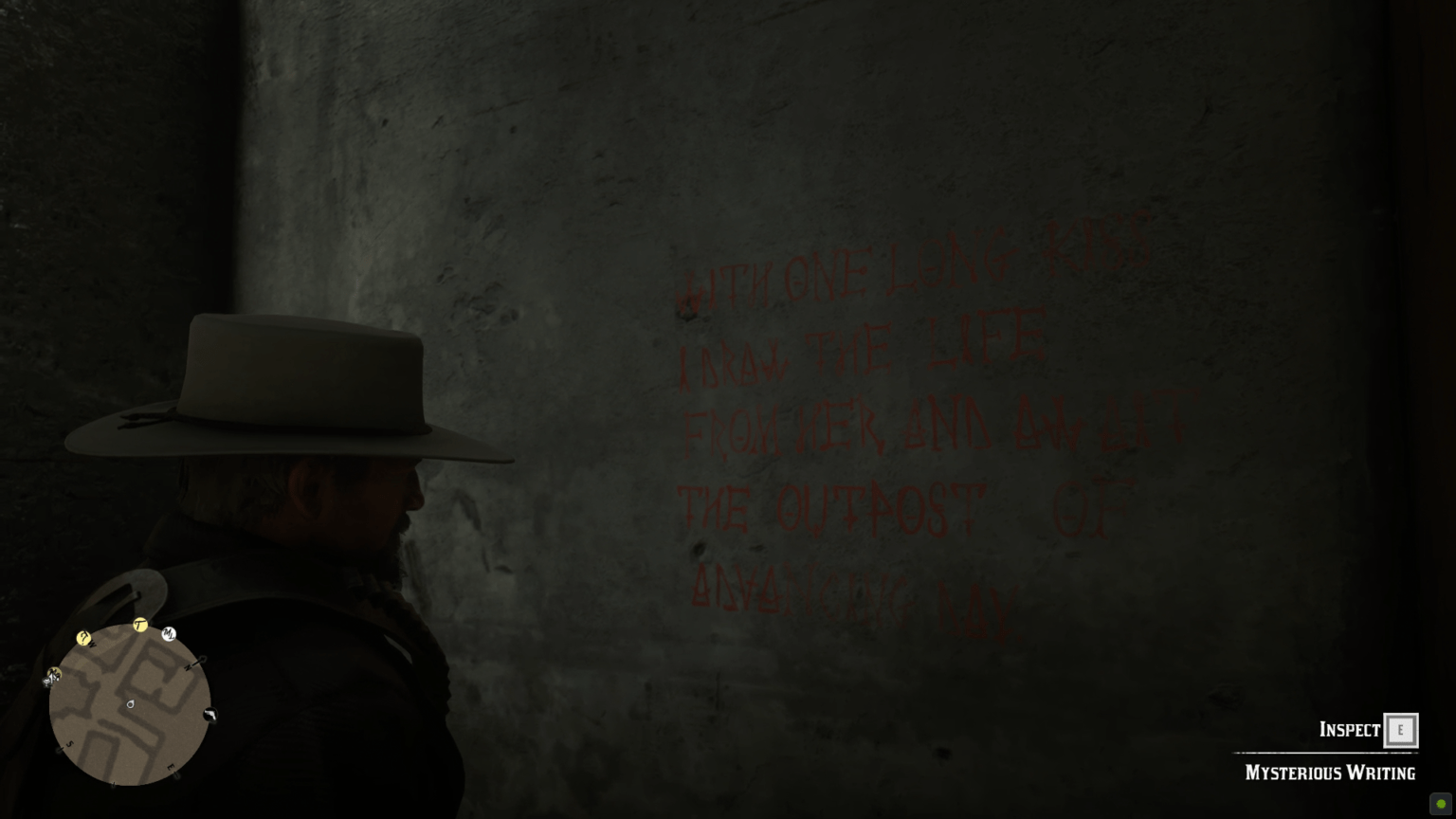Click the compass E marker on the minimap
This screenshot has width=1456, height=819.
tap(171, 767)
